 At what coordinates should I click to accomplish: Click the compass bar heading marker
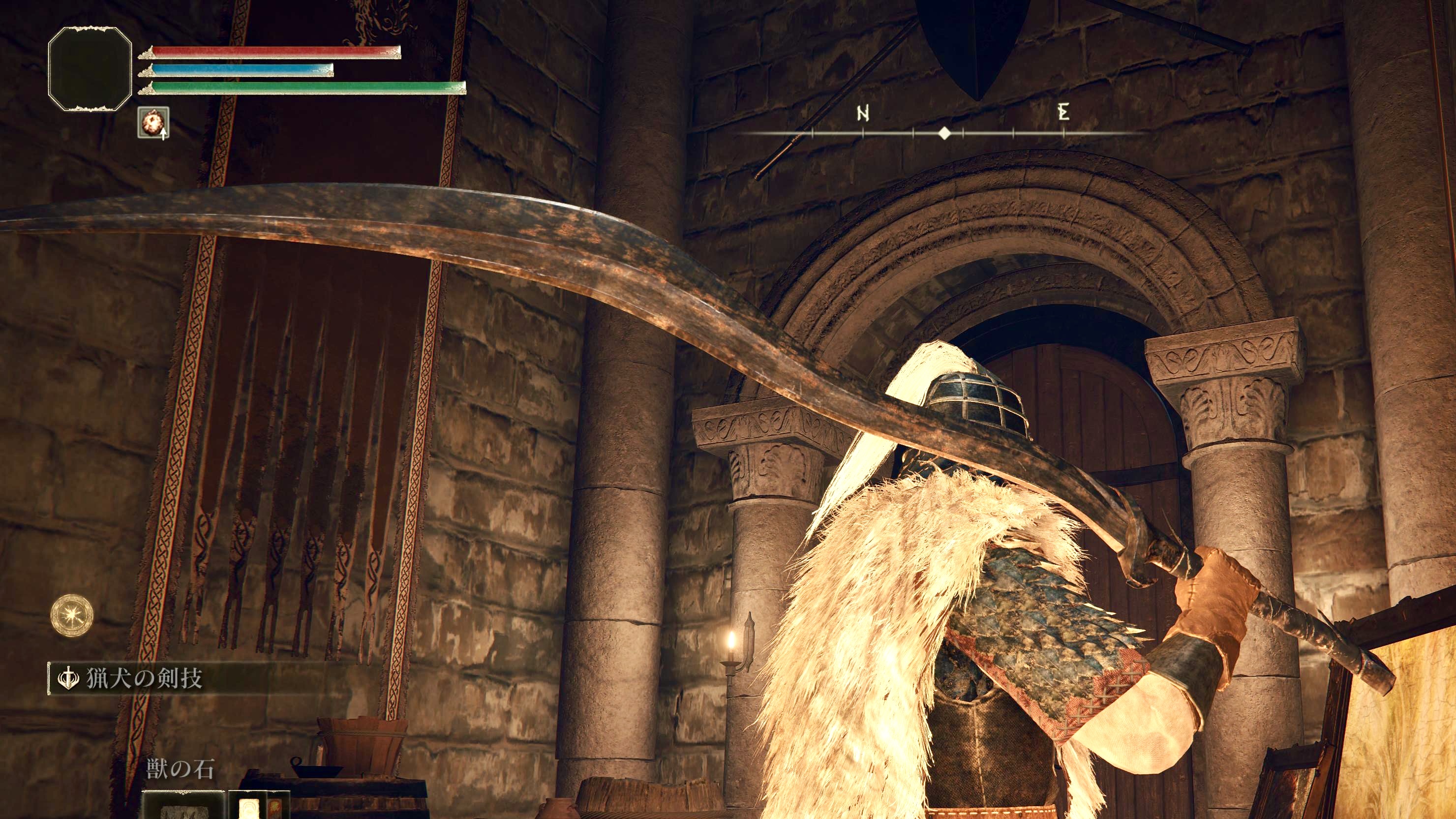click(943, 133)
